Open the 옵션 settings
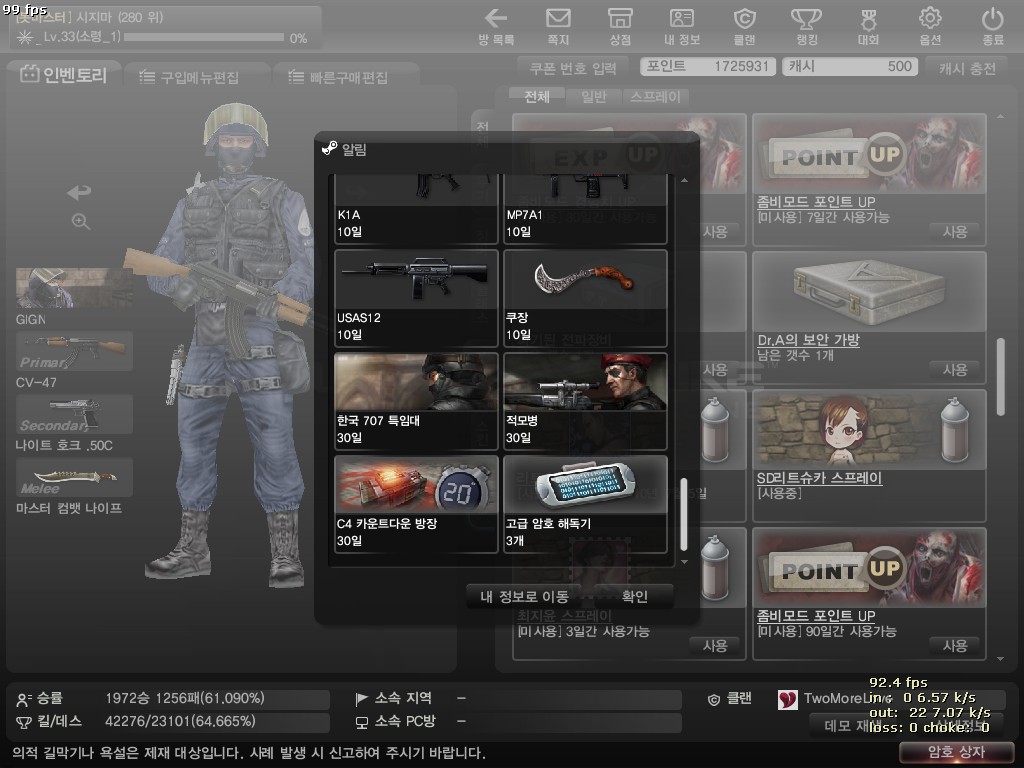Viewport: 1024px width, 768px height. click(930, 26)
